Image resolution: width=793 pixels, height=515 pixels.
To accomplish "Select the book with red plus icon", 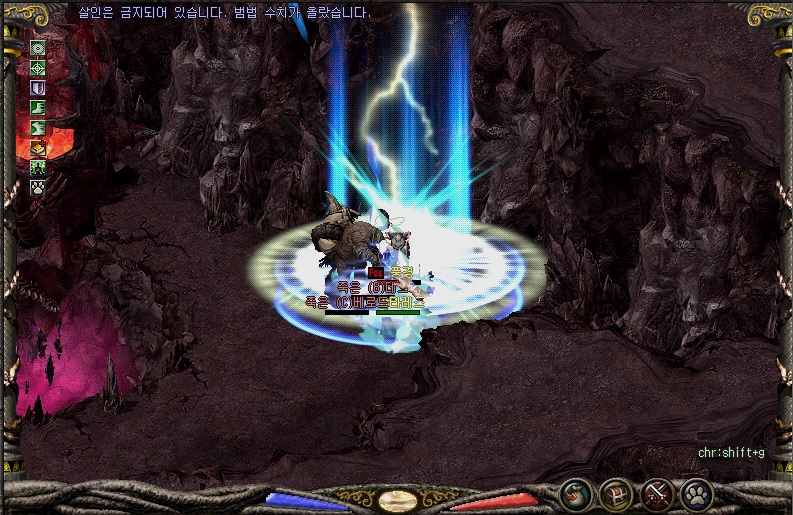I will pos(39,147).
